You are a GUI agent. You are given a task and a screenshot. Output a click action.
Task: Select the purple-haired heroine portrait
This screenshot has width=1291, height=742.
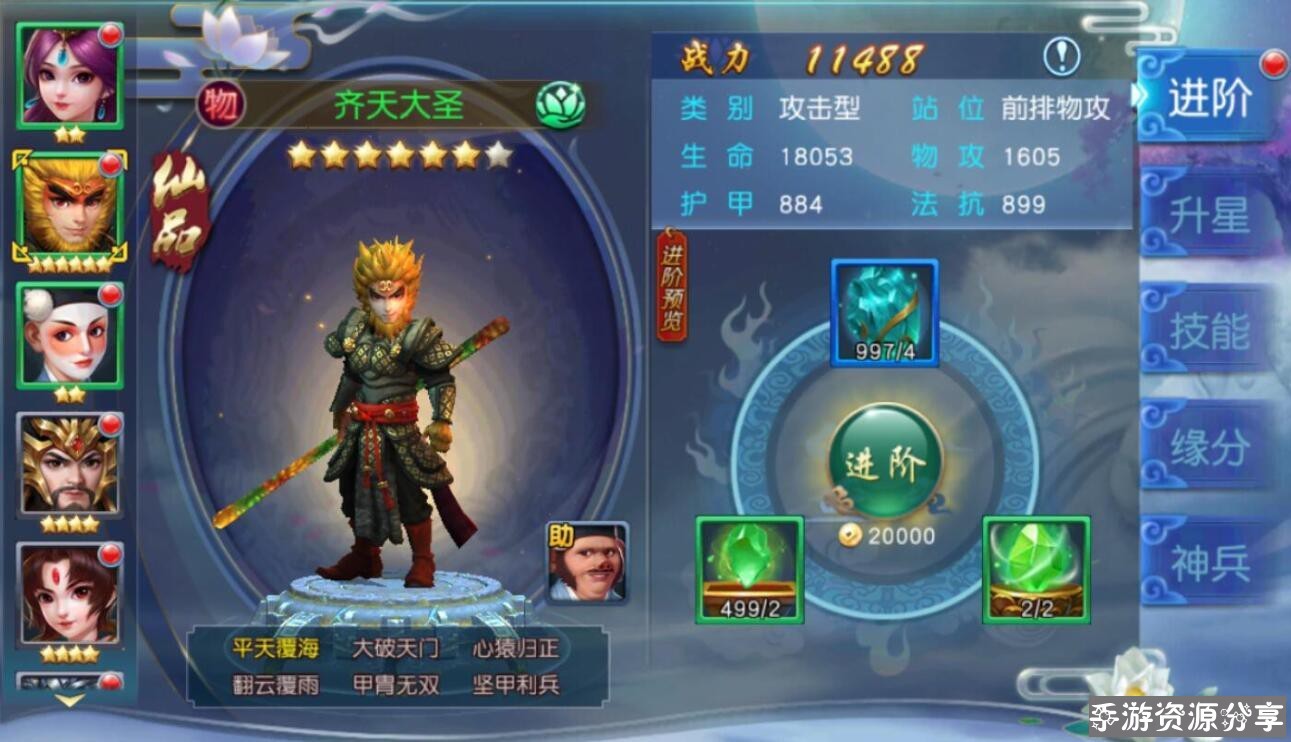tap(70, 75)
